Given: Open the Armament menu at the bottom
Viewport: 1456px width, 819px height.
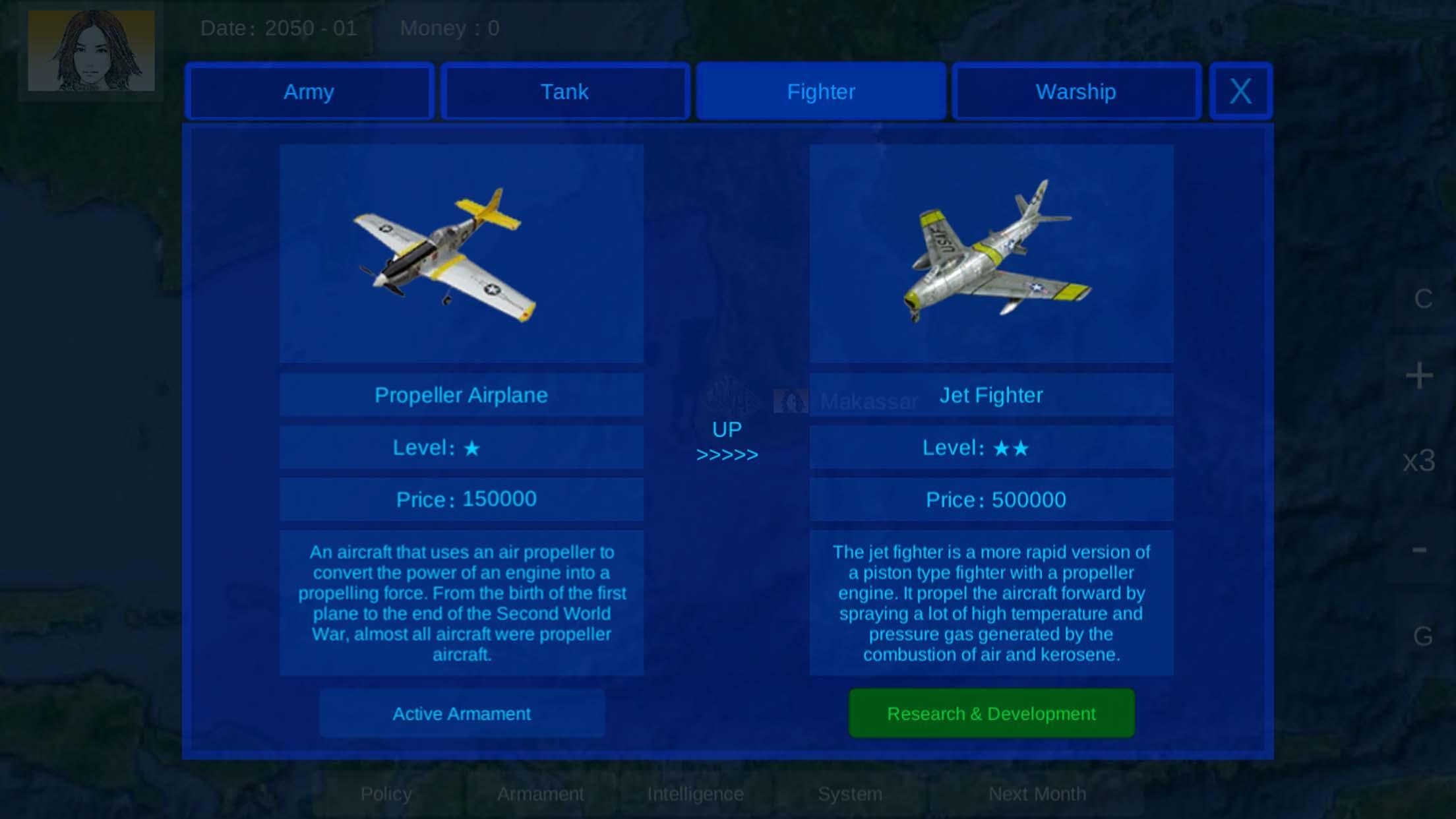Looking at the screenshot, I should pyautogui.click(x=540, y=794).
